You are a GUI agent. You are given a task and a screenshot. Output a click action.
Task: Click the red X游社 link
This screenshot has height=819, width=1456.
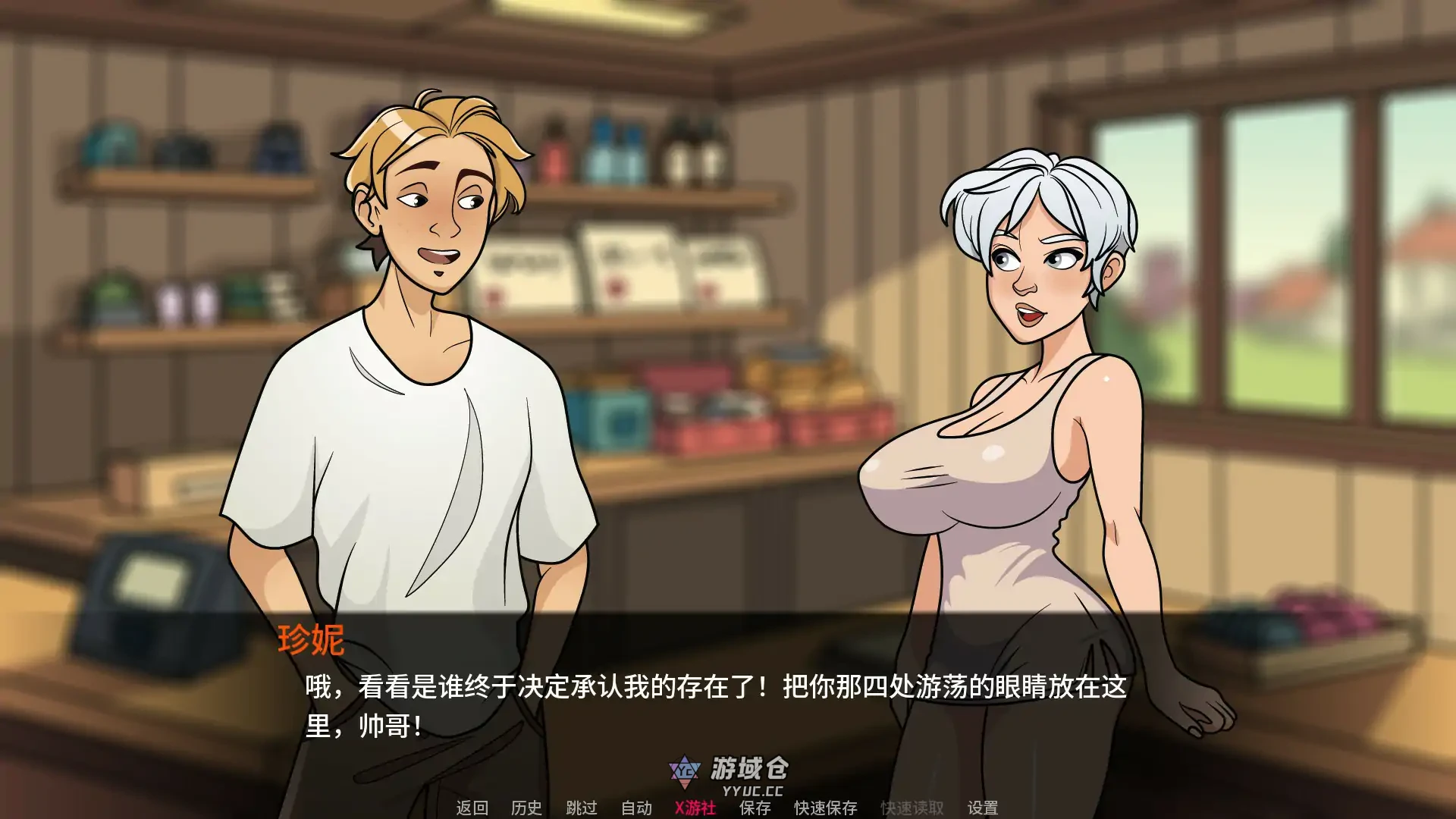[695, 809]
